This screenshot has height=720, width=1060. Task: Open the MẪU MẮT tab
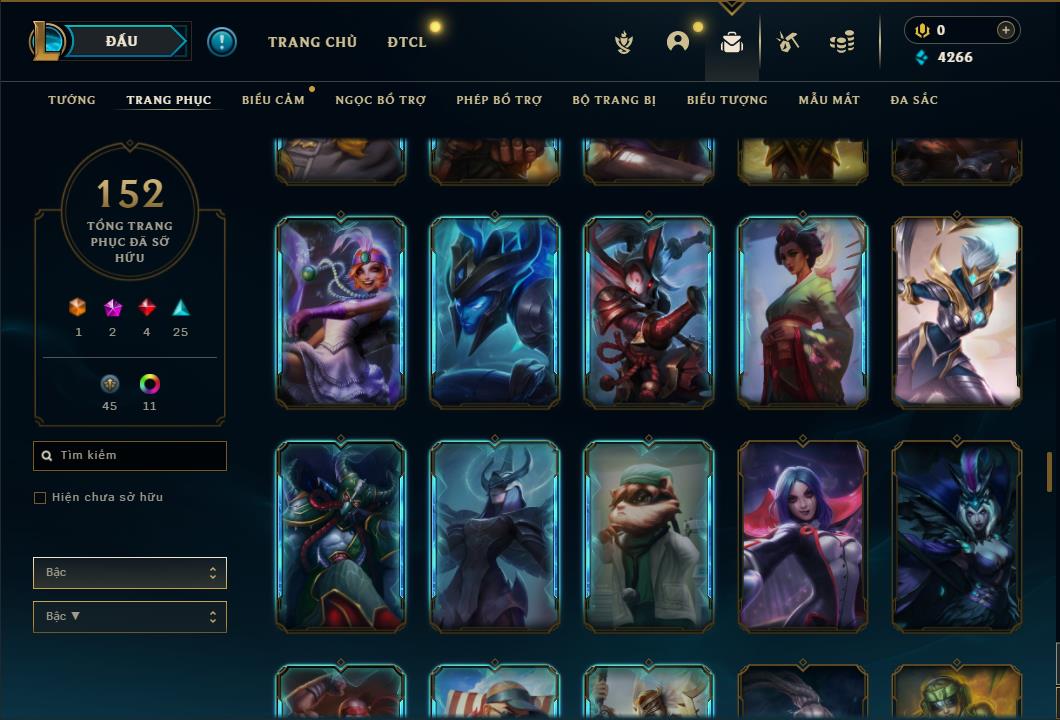[x=829, y=100]
